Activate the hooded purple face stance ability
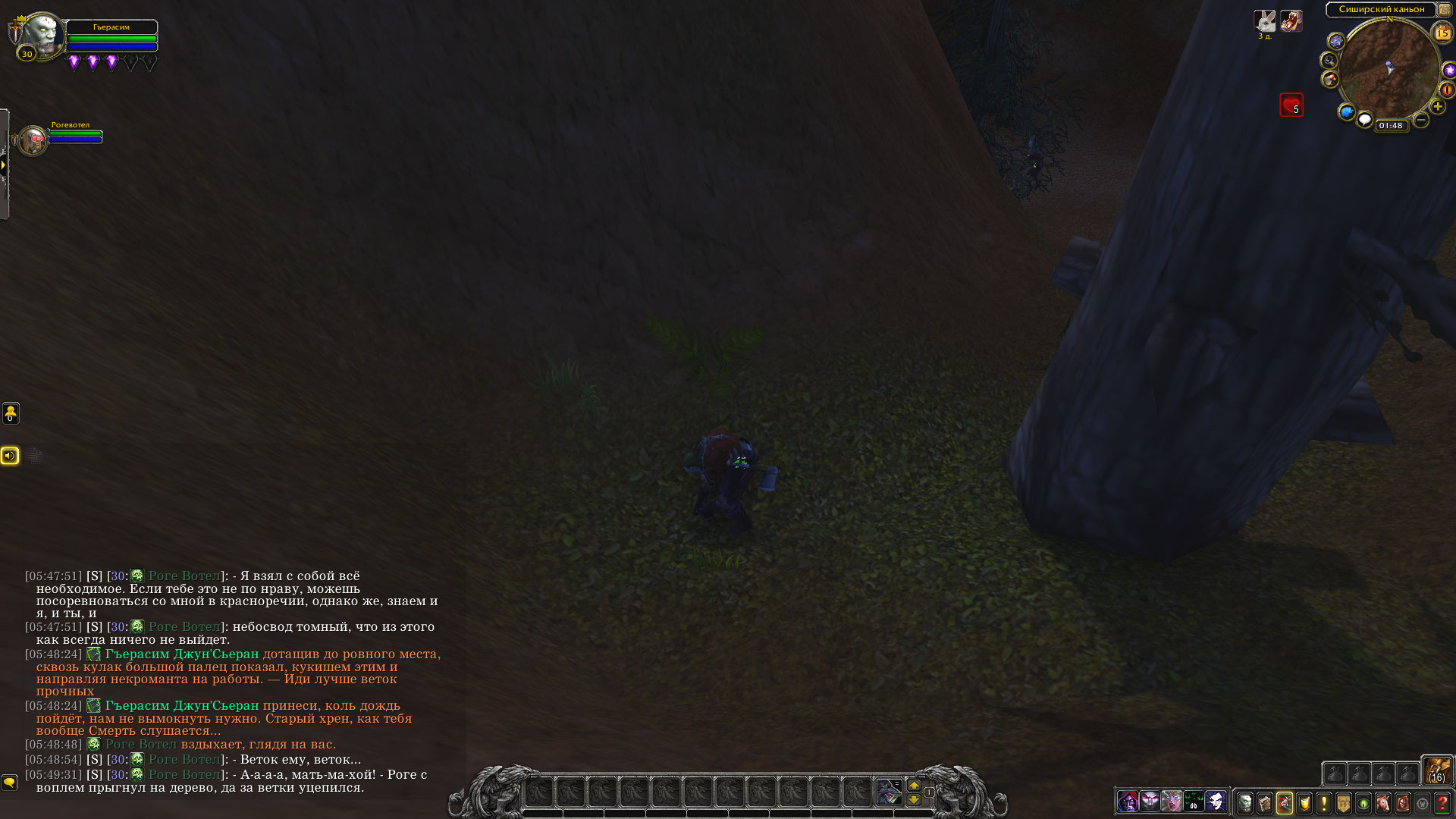Image resolution: width=1456 pixels, height=819 pixels. tap(1128, 801)
